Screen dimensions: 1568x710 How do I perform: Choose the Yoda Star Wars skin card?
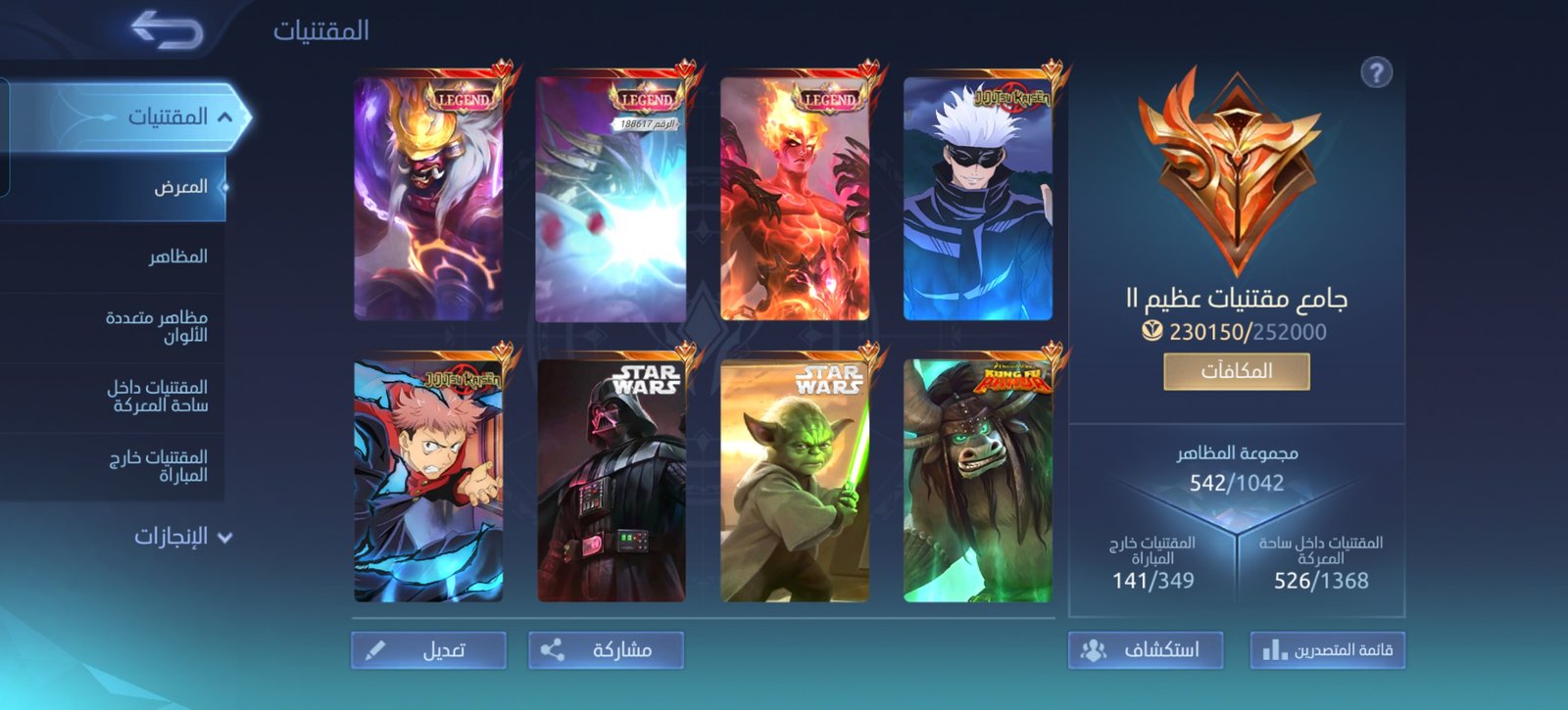coord(795,481)
